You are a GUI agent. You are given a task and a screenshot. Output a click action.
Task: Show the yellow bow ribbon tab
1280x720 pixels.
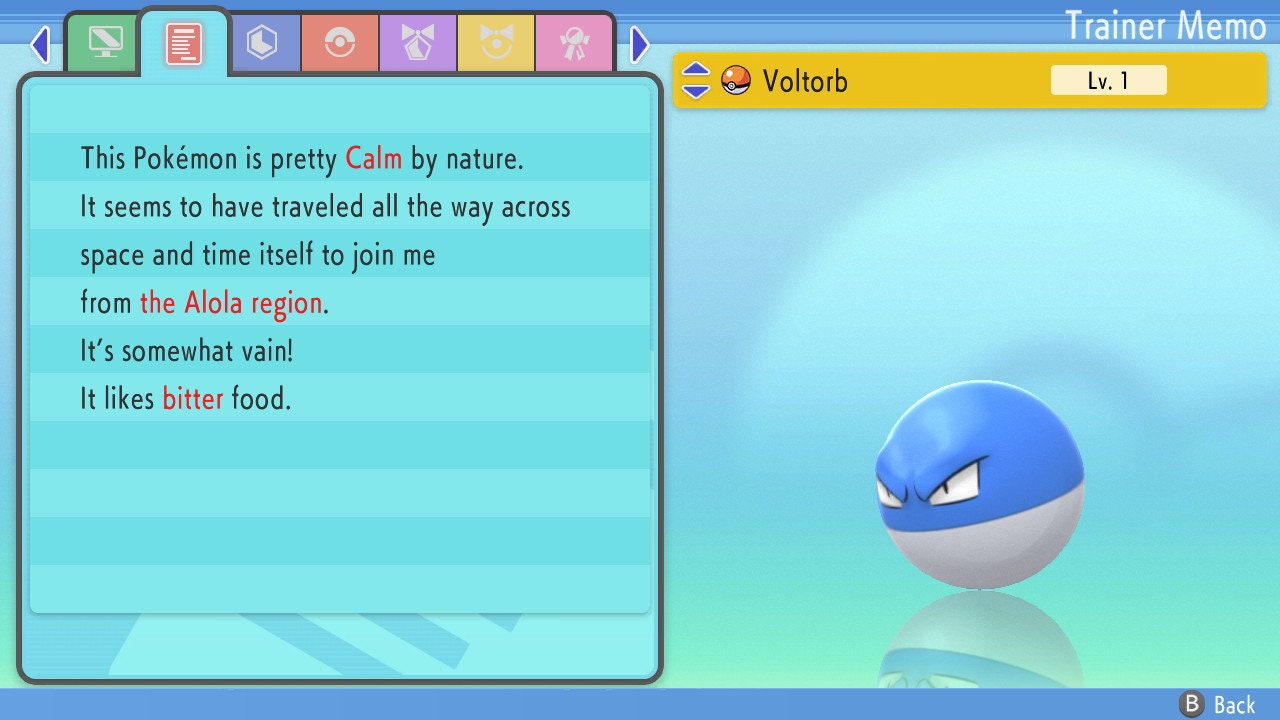(x=496, y=43)
